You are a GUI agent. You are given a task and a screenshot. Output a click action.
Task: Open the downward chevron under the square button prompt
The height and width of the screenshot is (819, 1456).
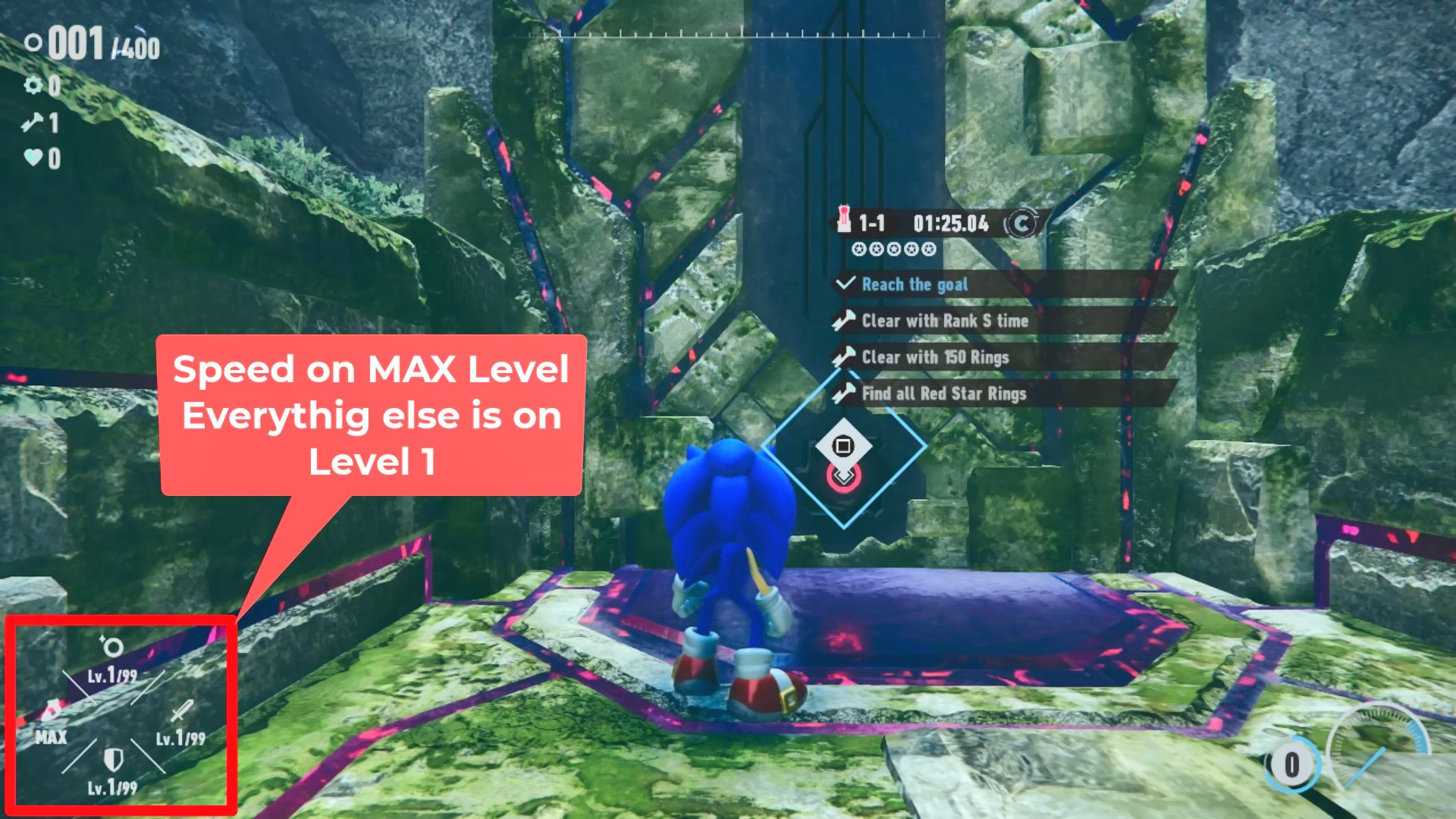(x=842, y=478)
